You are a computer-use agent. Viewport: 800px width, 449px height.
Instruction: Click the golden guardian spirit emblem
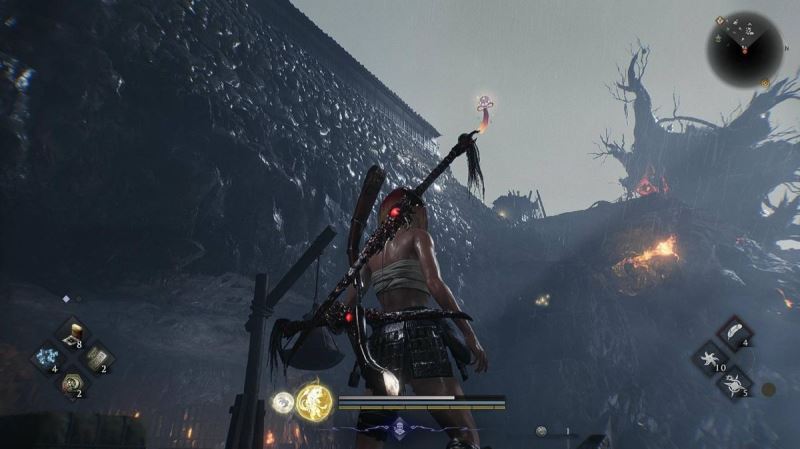(314, 402)
